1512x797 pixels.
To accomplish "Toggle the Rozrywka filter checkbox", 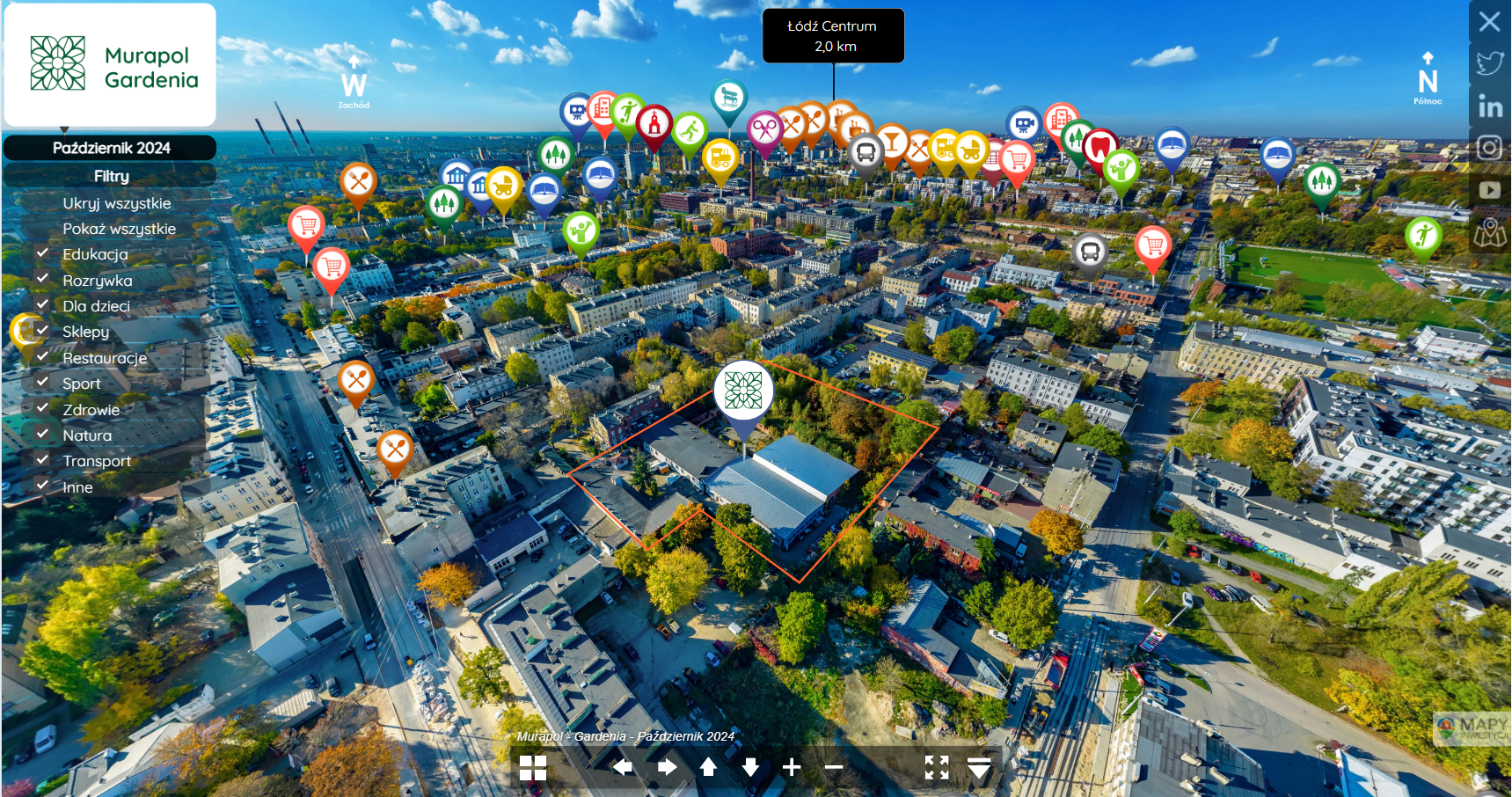I will coord(42,279).
